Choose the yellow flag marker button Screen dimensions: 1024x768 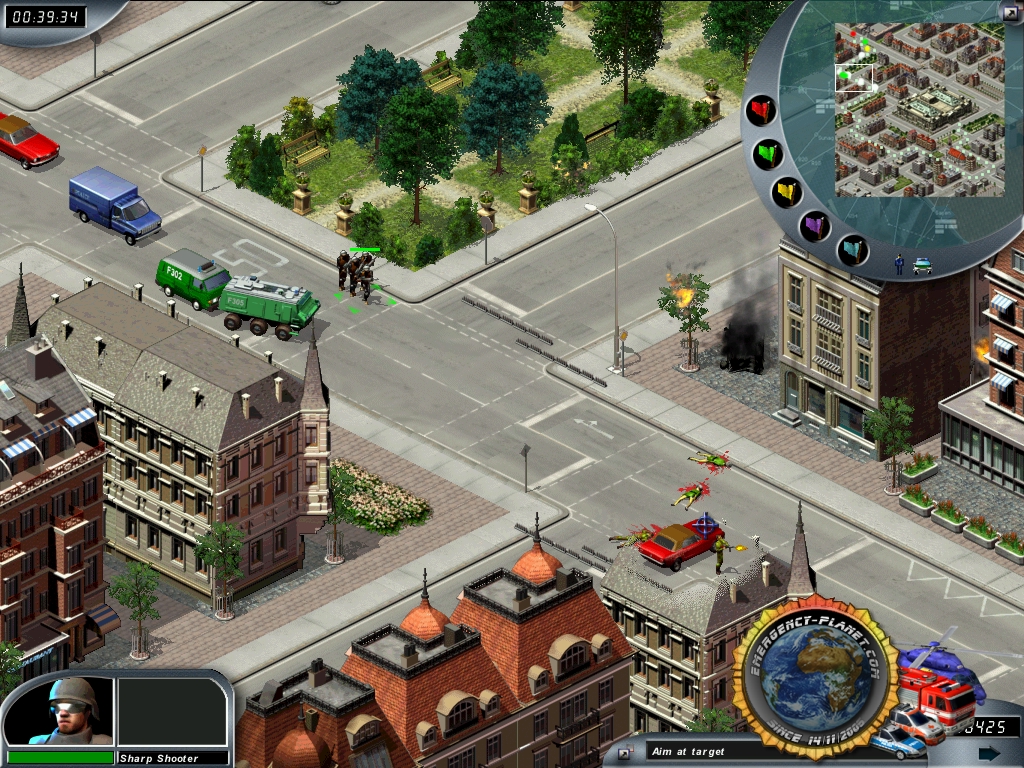[787, 192]
